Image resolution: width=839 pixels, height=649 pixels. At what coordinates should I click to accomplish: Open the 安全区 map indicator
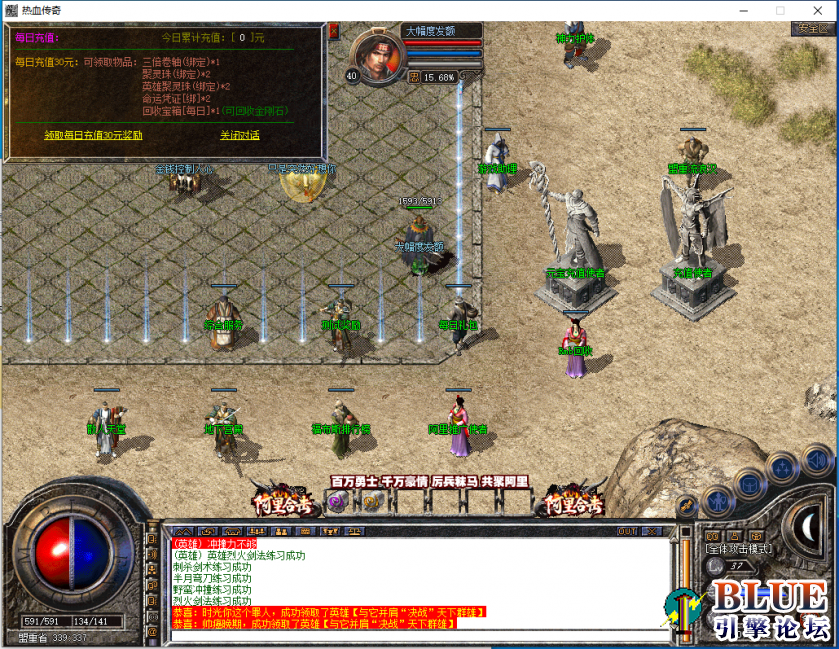coord(811,29)
